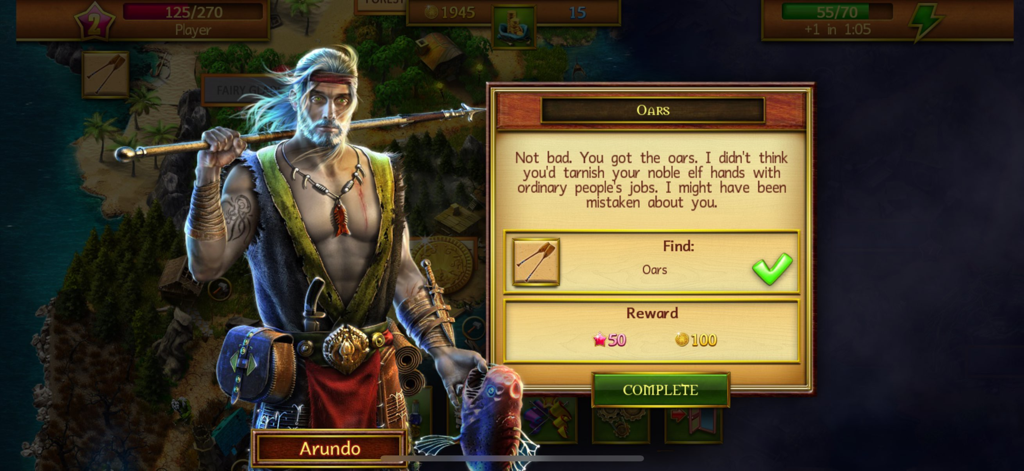Open the oars quest tracker icon
This screenshot has width=1024, height=471.
click(x=105, y=75)
